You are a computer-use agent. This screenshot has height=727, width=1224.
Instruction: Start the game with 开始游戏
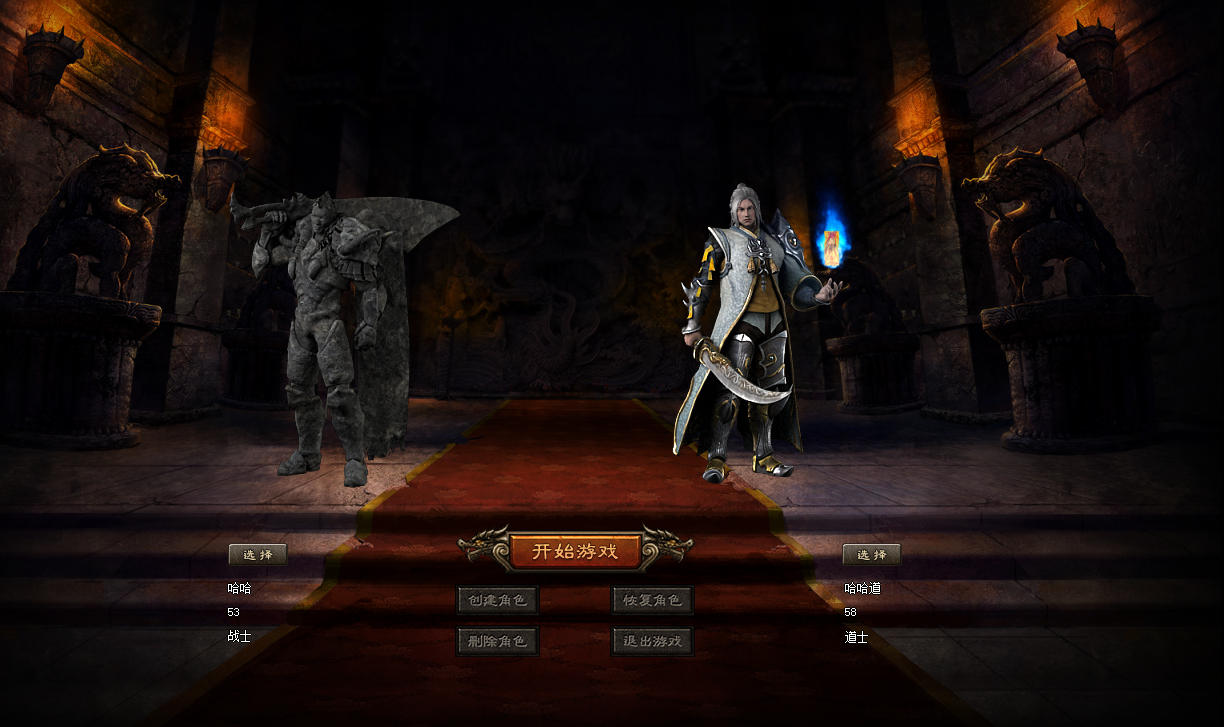click(575, 551)
